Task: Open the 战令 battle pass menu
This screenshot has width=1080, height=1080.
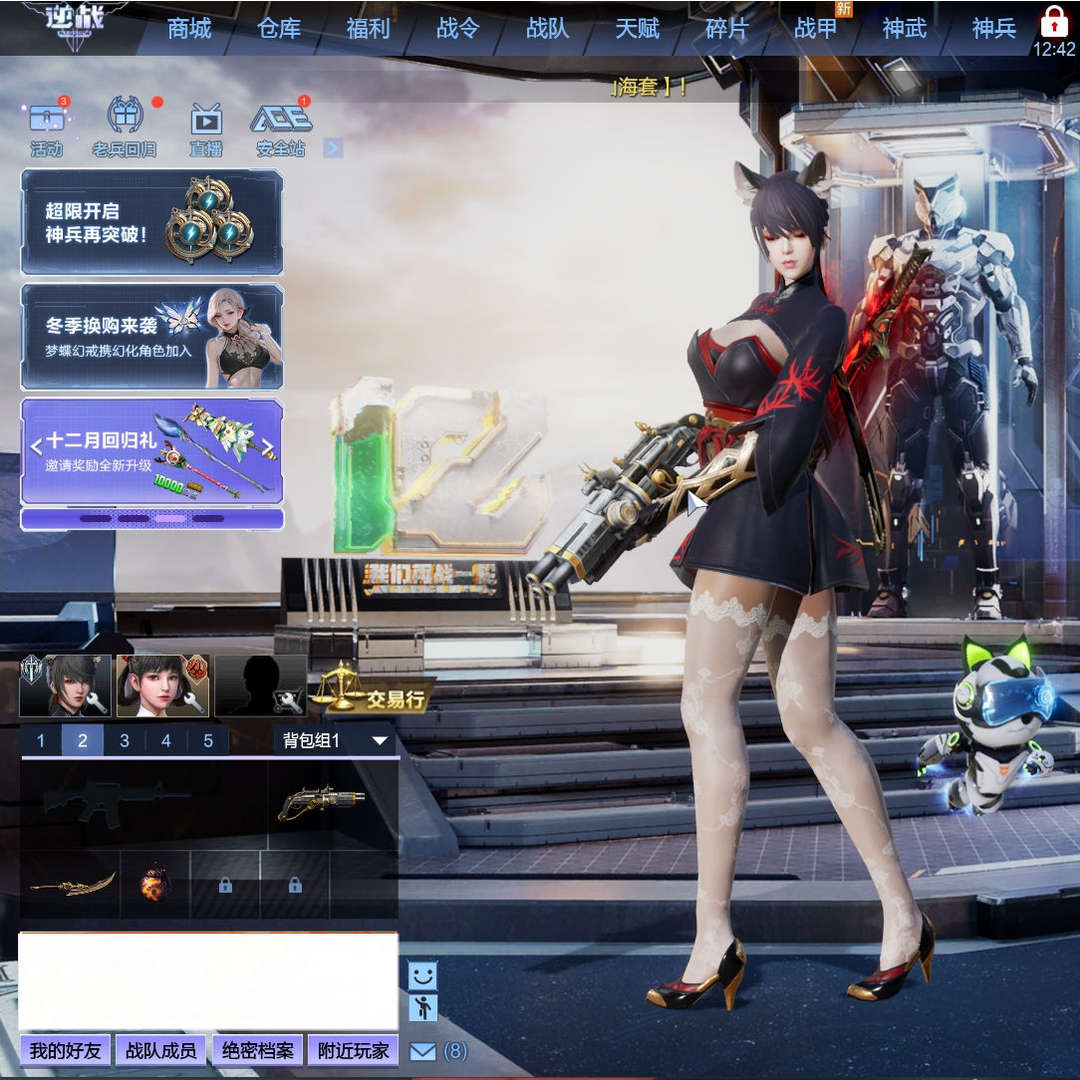Action: coord(458,28)
